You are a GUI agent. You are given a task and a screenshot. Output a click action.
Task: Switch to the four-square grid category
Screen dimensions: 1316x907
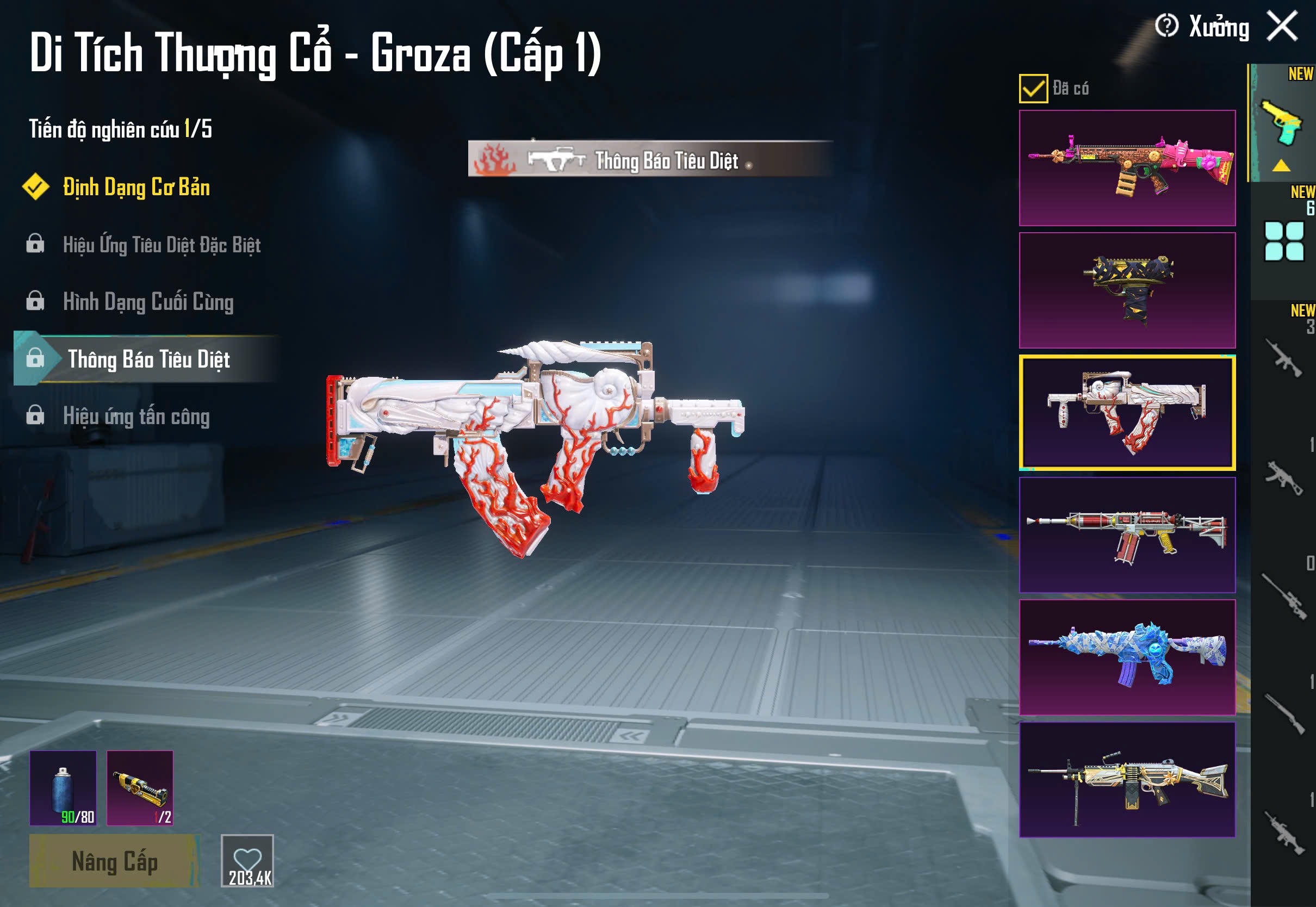[x=1283, y=241]
